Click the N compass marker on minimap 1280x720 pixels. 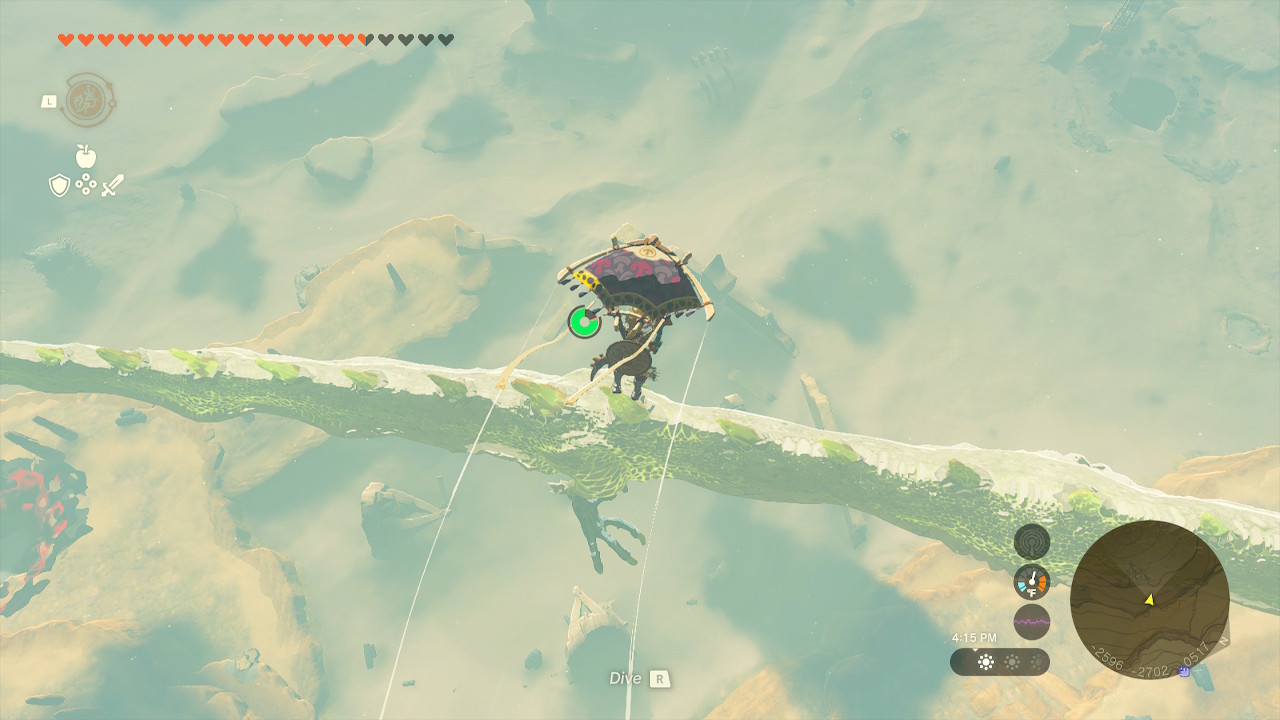1225,639
